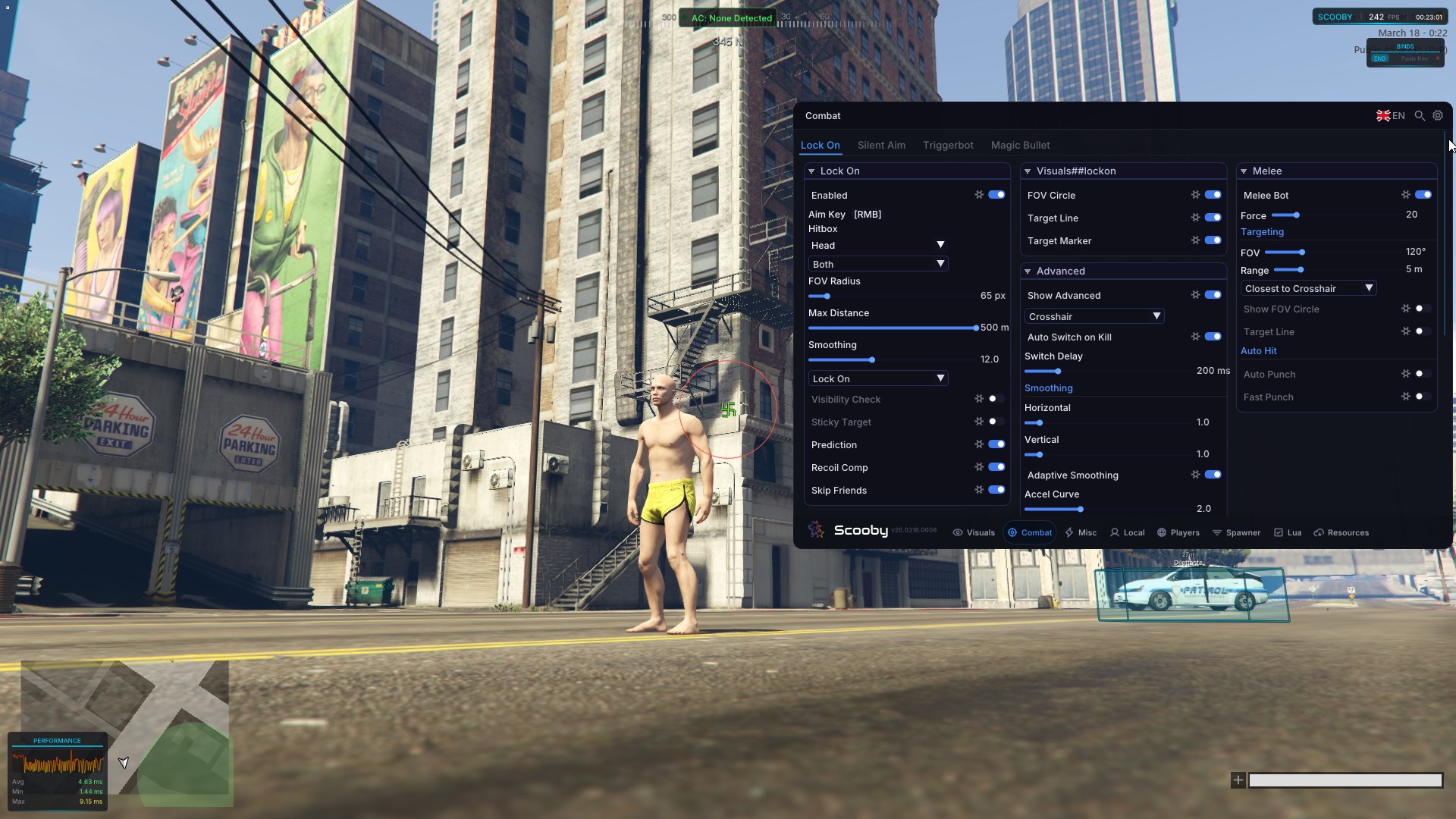Screen dimensions: 1456x819
Task: Open Resources via cloud download icon
Action: click(1319, 532)
